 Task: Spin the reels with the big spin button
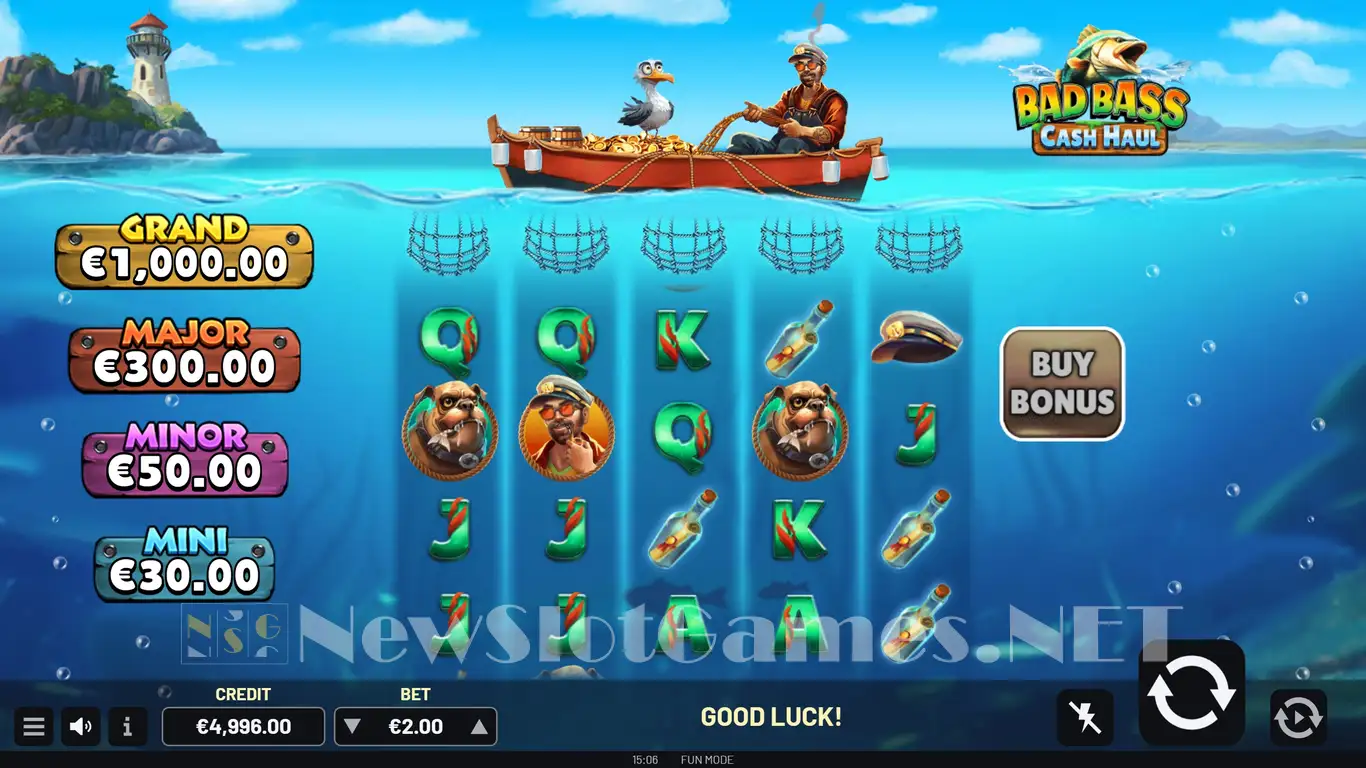[x=1191, y=693]
